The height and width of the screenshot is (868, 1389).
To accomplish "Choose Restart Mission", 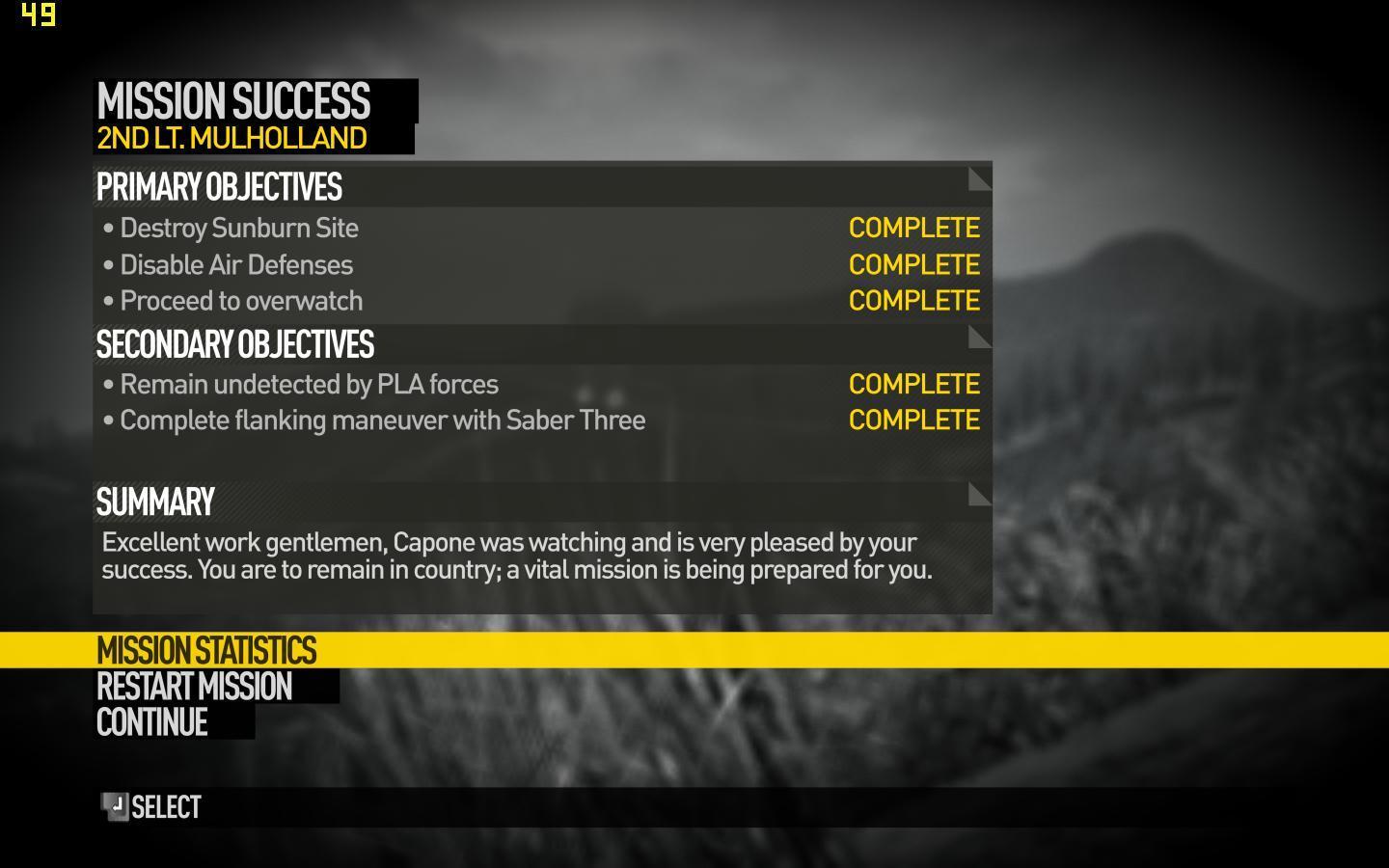I will click(194, 687).
